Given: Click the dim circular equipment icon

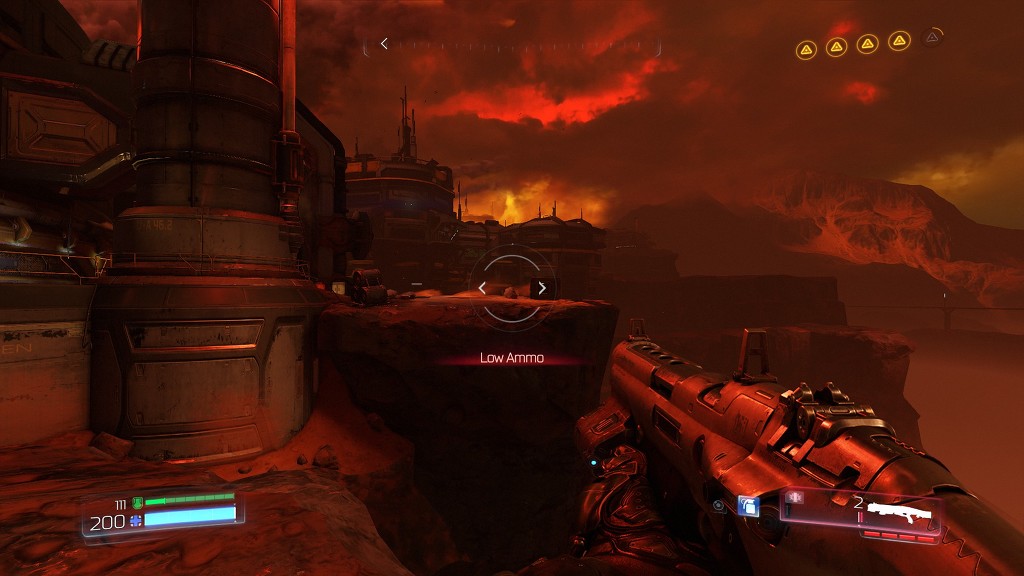Looking at the screenshot, I should pyautogui.click(x=719, y=506).
